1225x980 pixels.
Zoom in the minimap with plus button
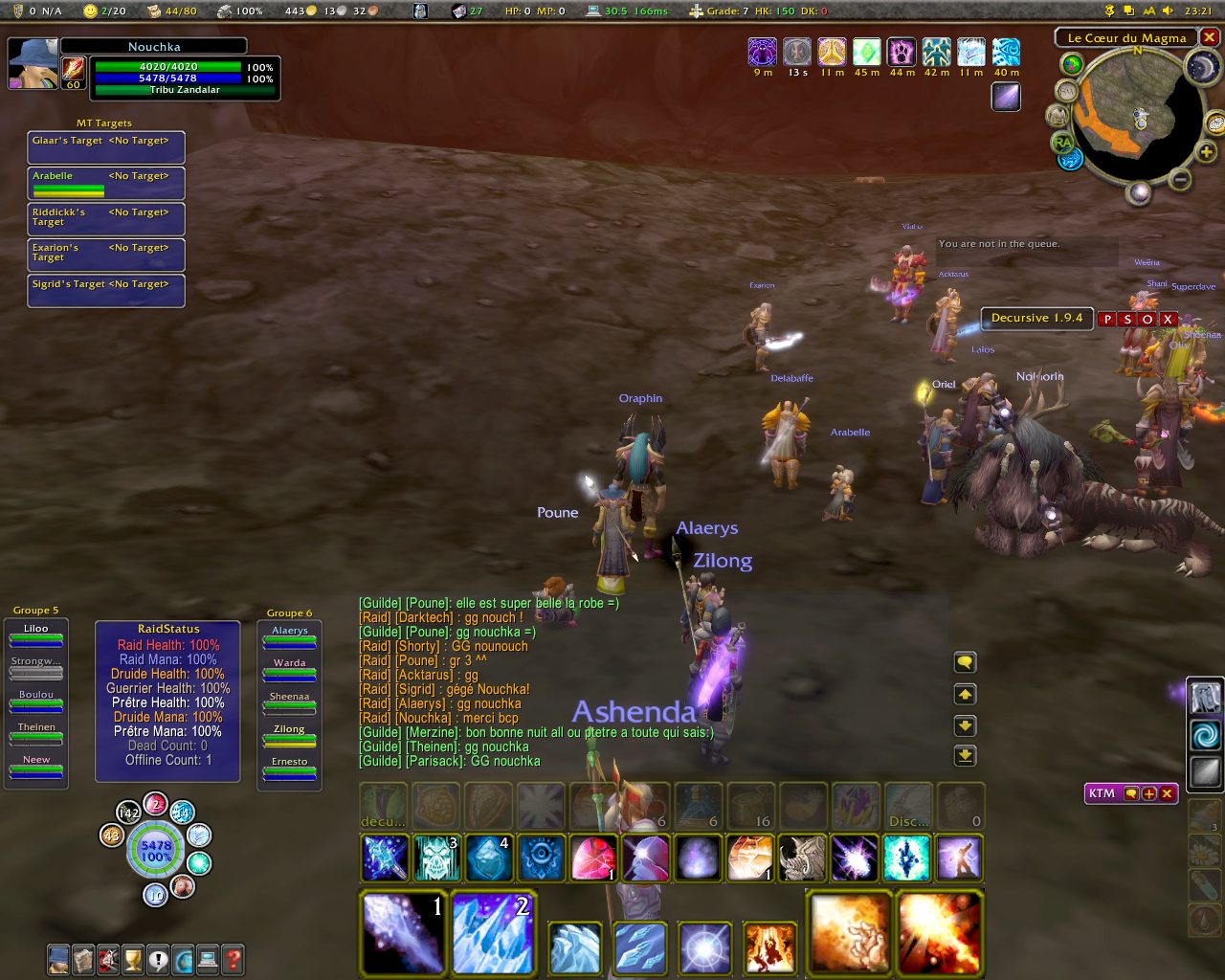[x=1206, y=152]
